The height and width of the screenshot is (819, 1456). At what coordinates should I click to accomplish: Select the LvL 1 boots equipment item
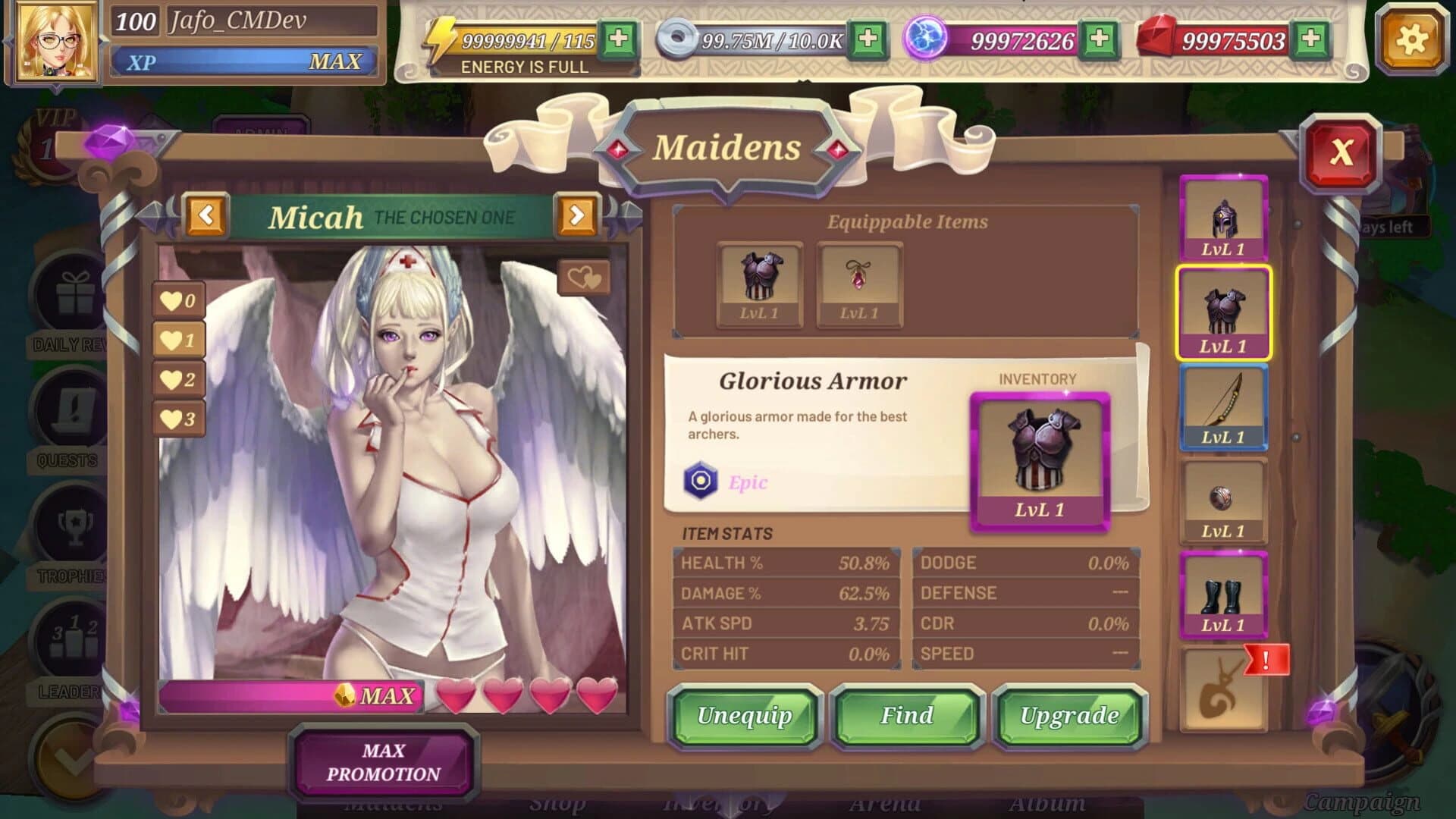pos(1223,595)
